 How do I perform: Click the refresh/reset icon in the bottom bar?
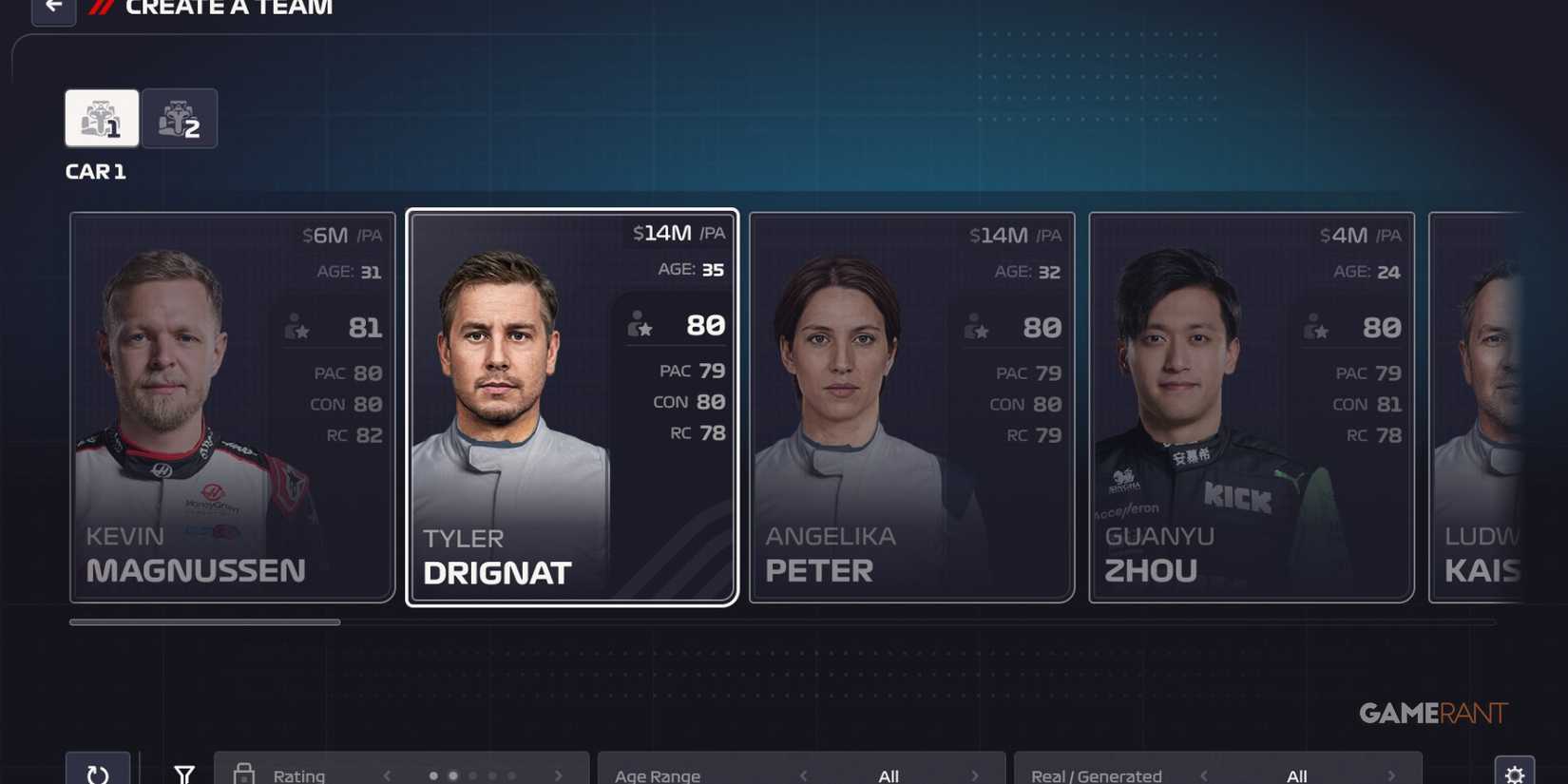click(98, 773)
